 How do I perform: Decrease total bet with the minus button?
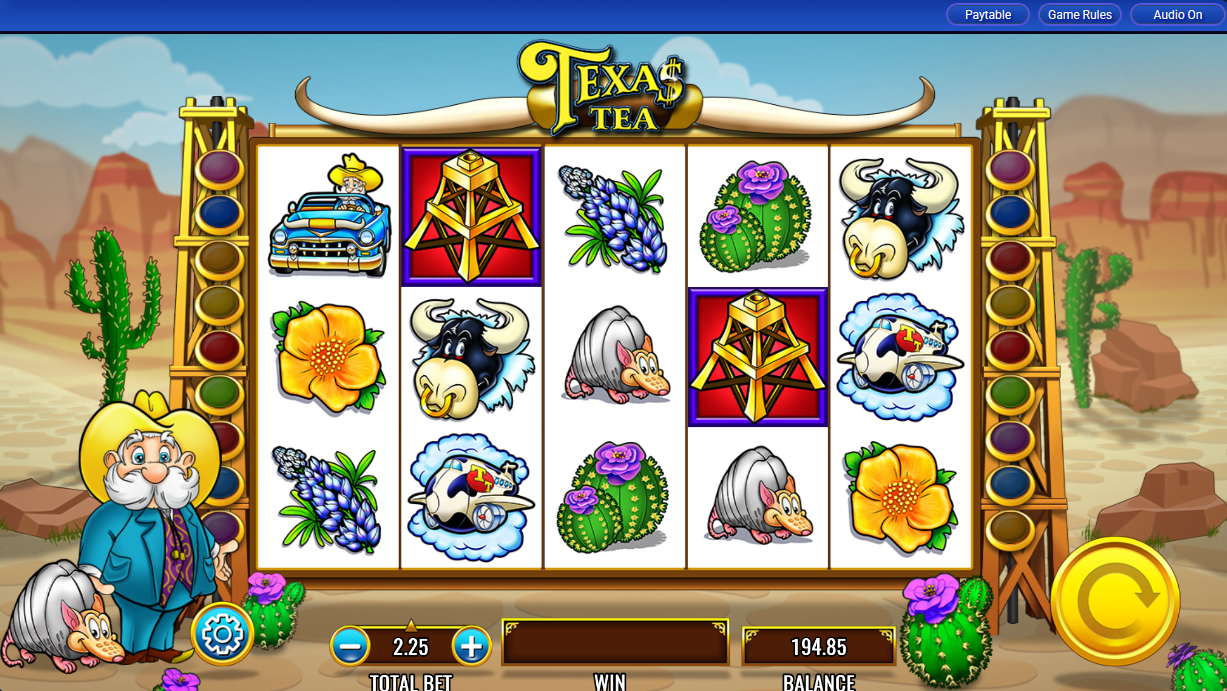tap(350, 647)
